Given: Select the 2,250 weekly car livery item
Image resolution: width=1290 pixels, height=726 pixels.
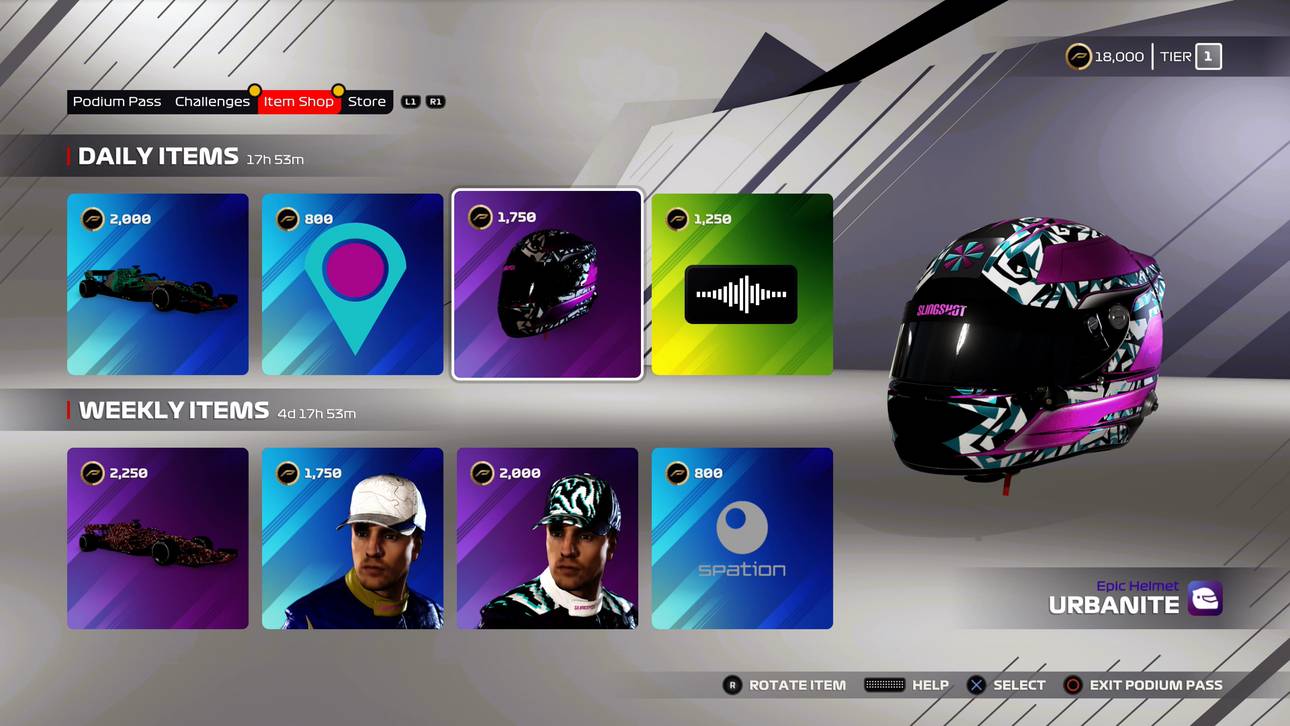Looking at the screenshot, I should 157,537.
